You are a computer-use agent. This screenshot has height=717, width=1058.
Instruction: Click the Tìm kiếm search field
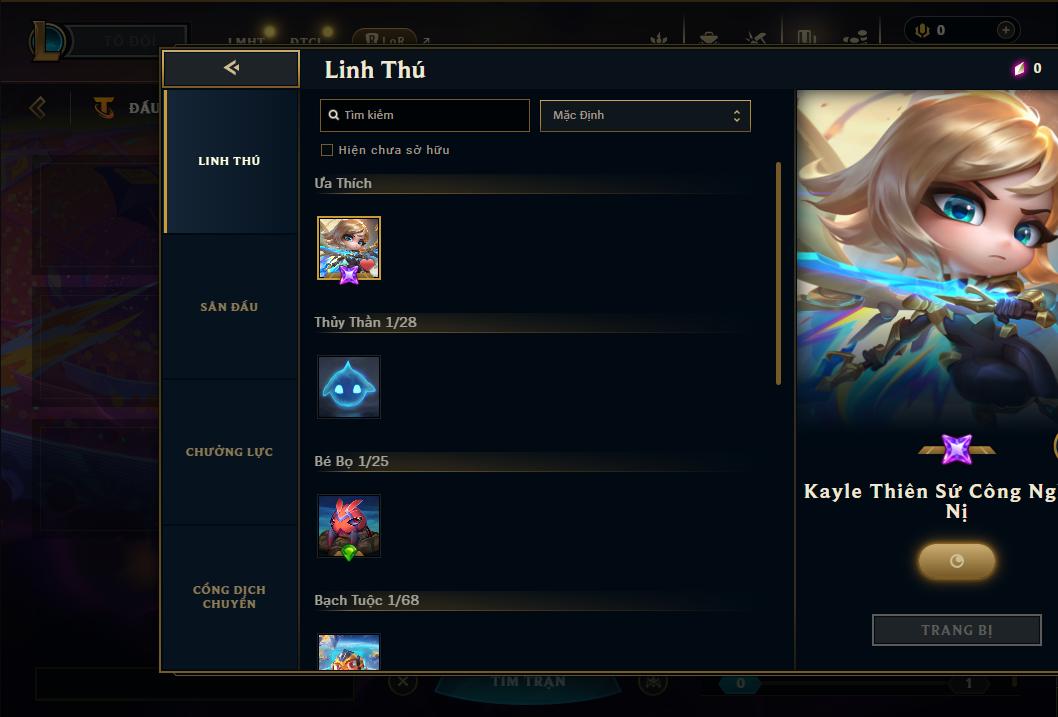click(x=425, y=115)
